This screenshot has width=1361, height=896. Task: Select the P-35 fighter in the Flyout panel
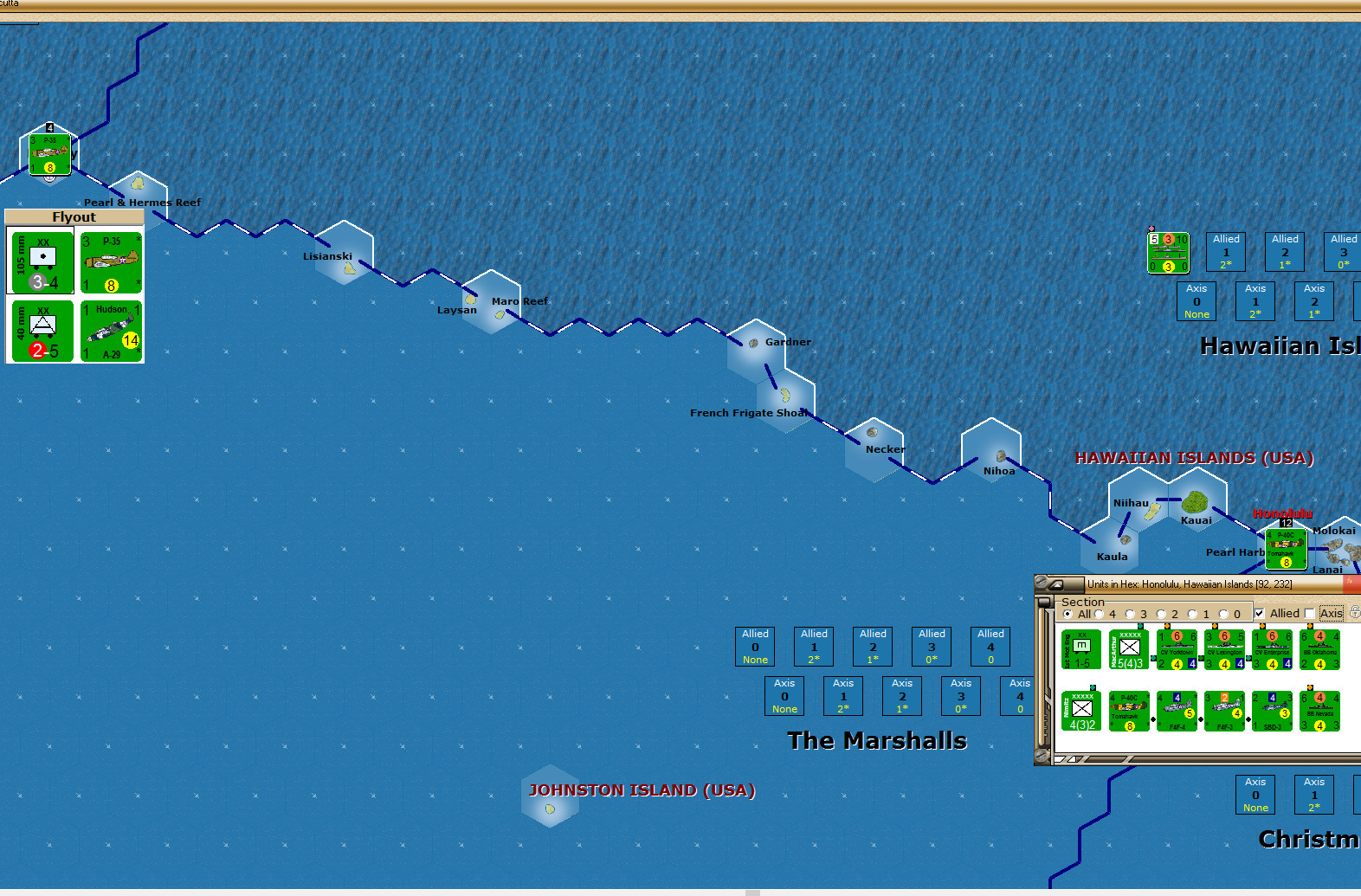(x=111, y=261)
